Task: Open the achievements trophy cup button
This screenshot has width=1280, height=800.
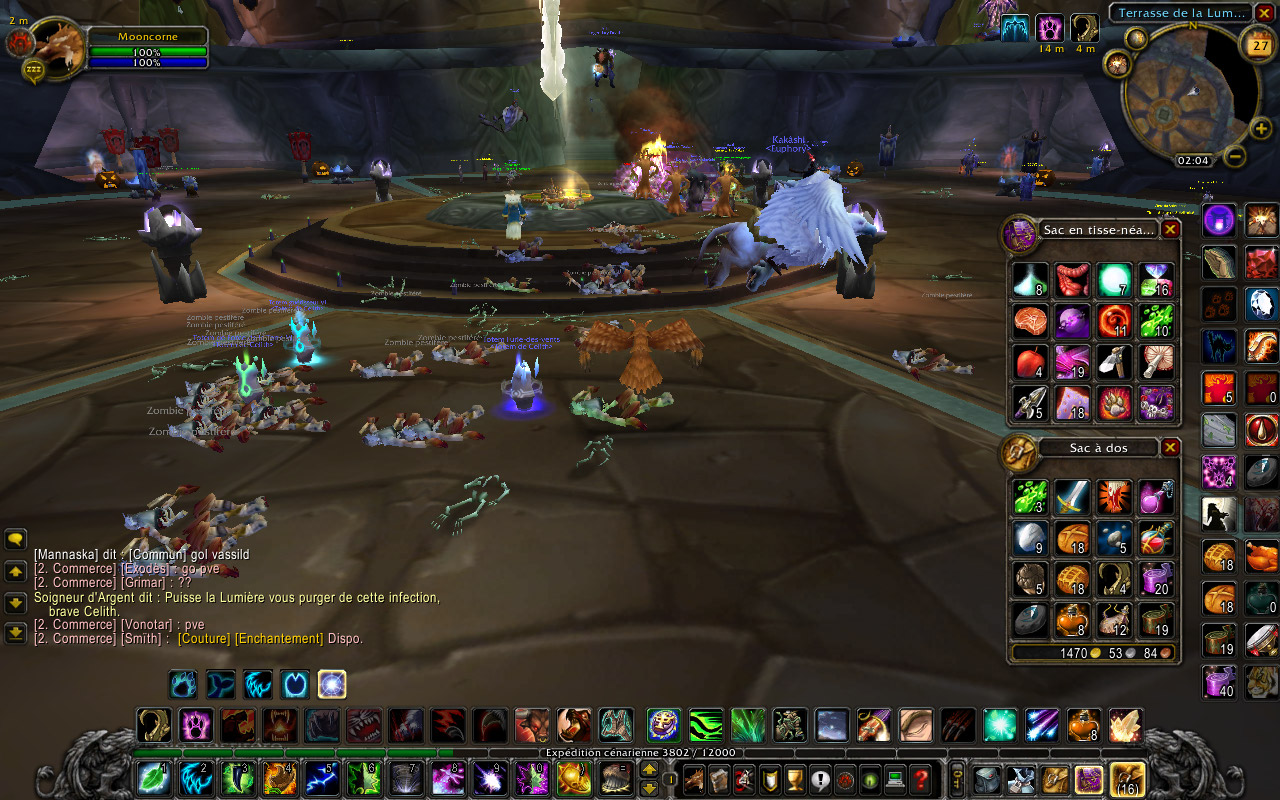Action: point(795,778)
